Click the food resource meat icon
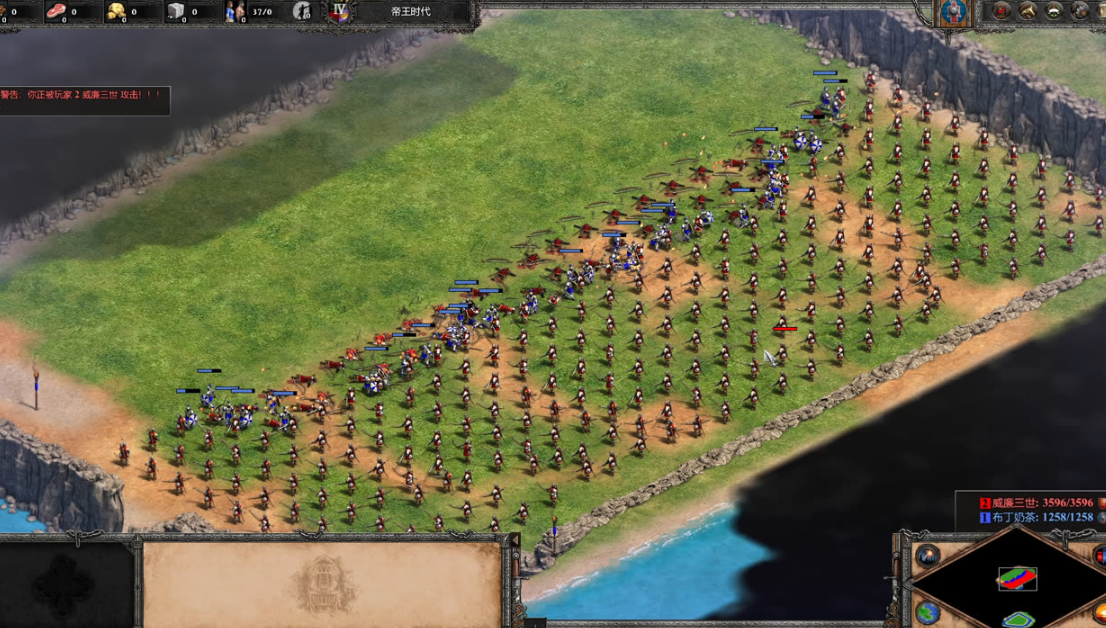The width and height of the screenshot is (1106, 628). 56,12
